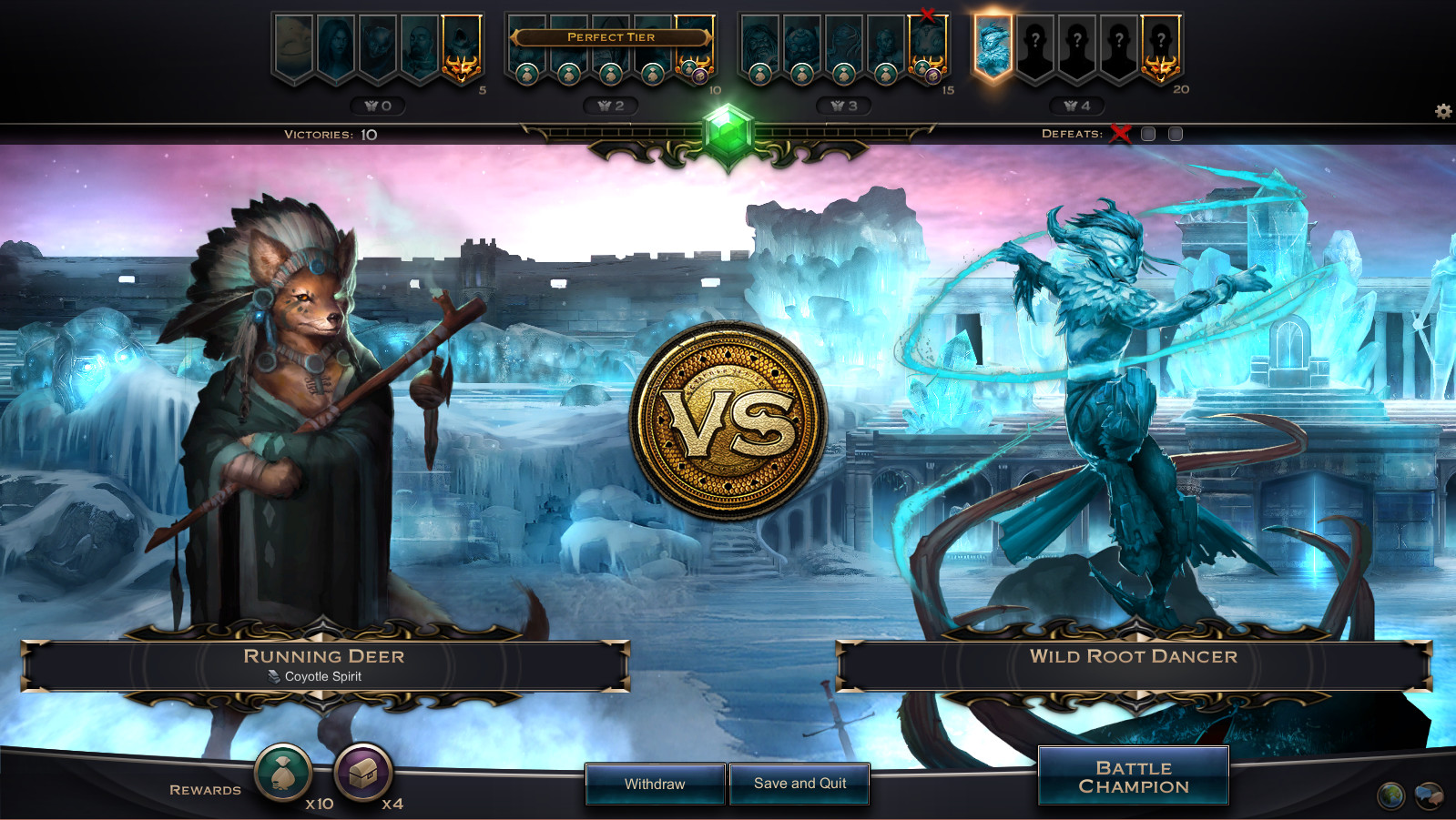The height and width of the screenshot is (820, 1456).
Task: Select the money bag reward icon
Action: [283, 774]
